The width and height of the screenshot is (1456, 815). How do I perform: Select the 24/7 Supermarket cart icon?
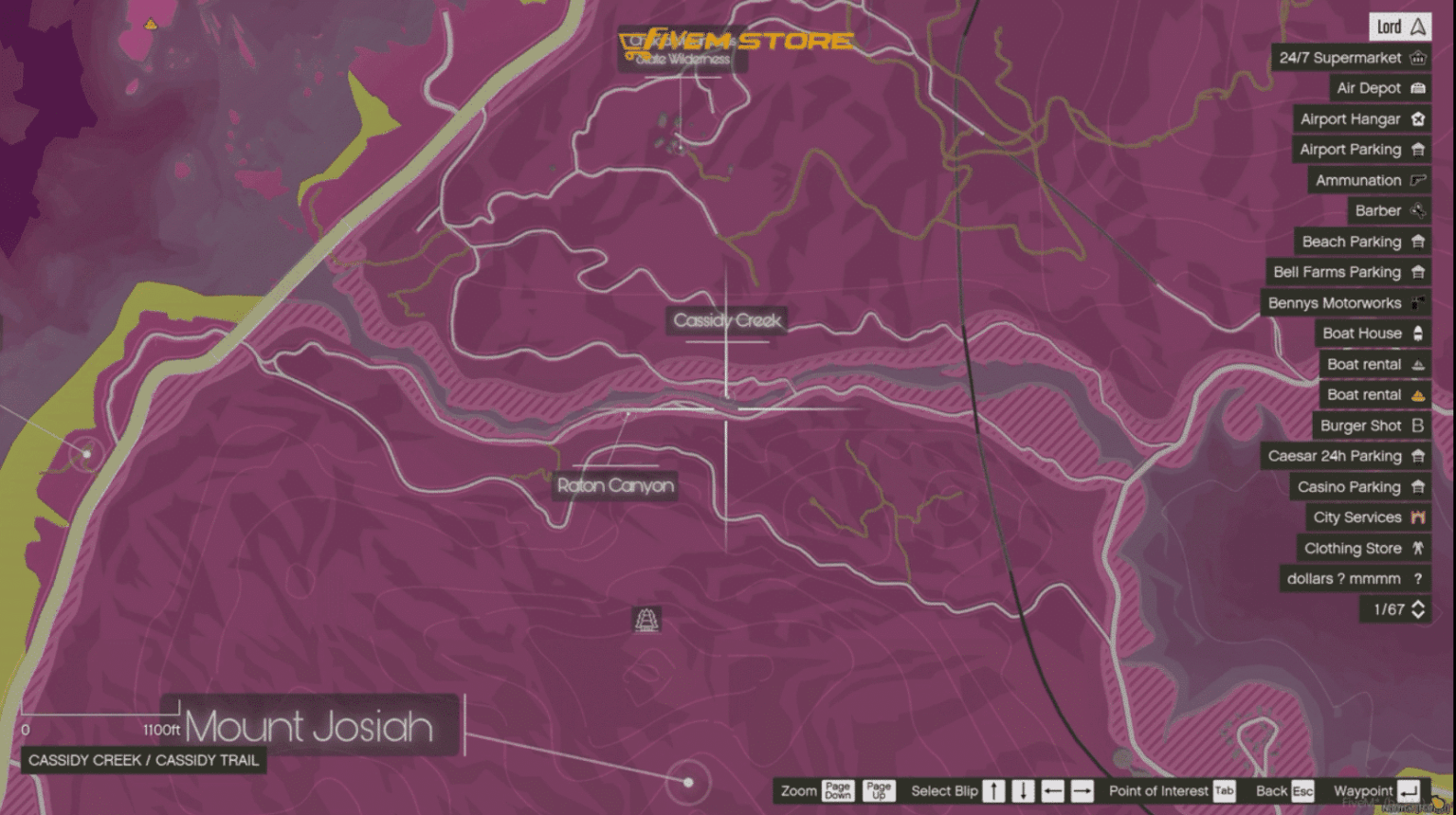click(1418, 58)
